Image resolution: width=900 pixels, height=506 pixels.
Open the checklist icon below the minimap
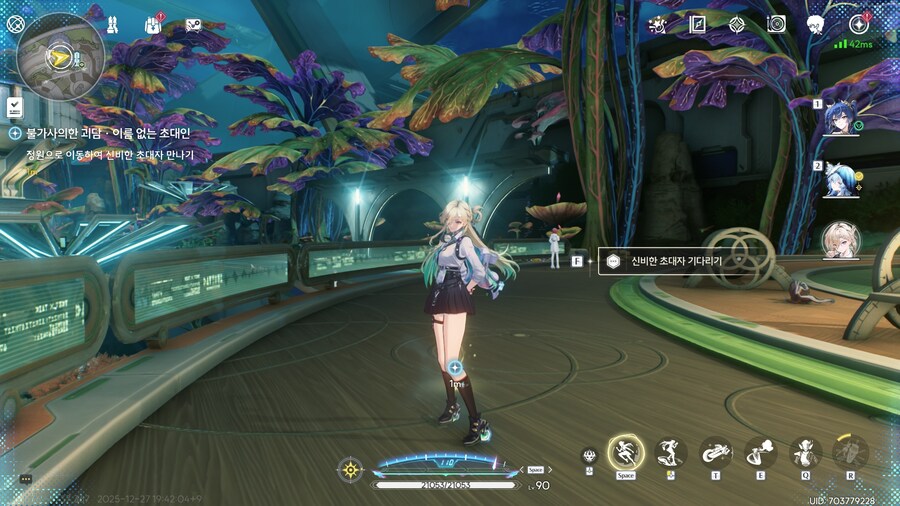14,105
